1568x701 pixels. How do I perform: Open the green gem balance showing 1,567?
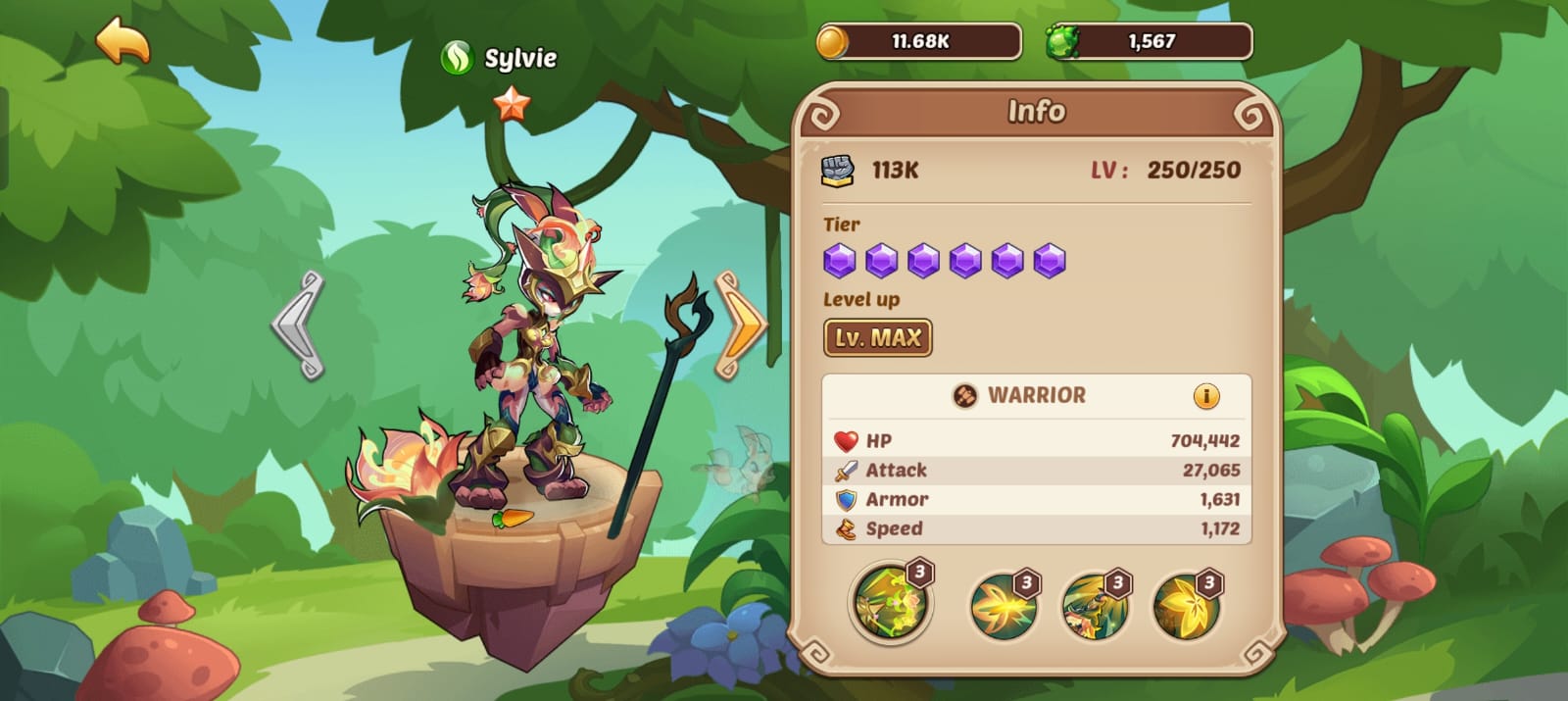tap(1149, 42)
